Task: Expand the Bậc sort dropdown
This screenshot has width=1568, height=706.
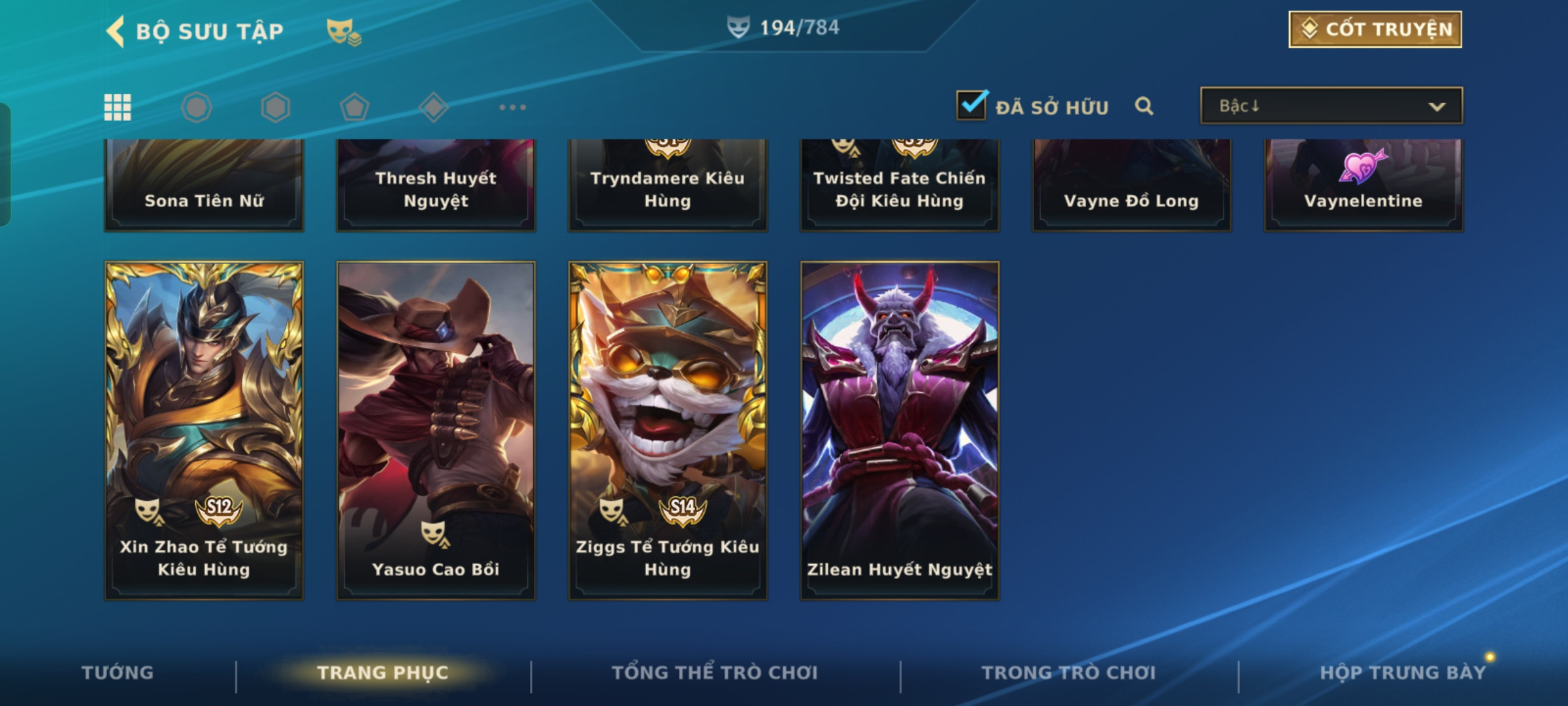Action: coord(1331,106)
